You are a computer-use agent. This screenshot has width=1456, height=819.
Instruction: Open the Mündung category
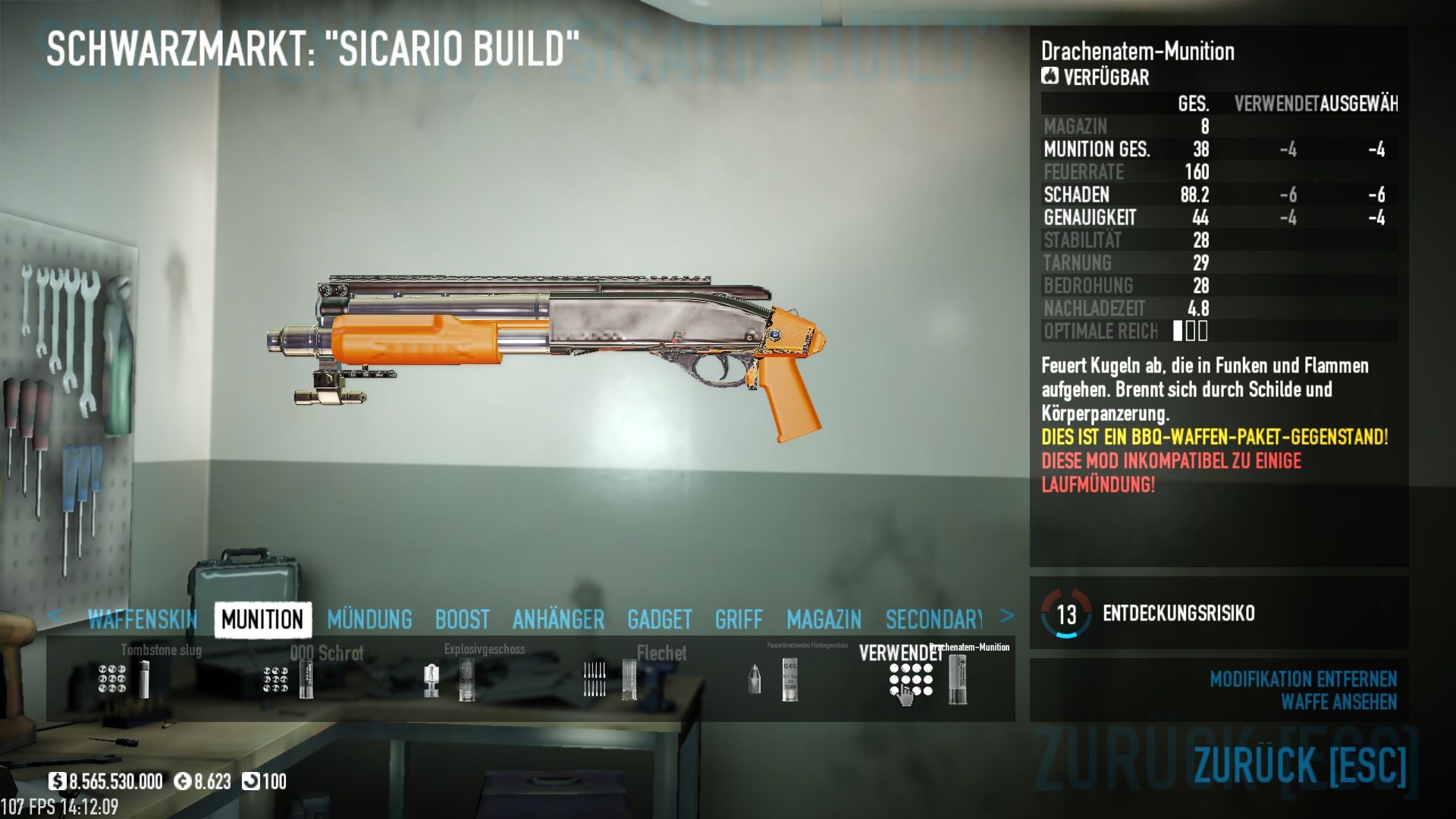pos(369,620)
